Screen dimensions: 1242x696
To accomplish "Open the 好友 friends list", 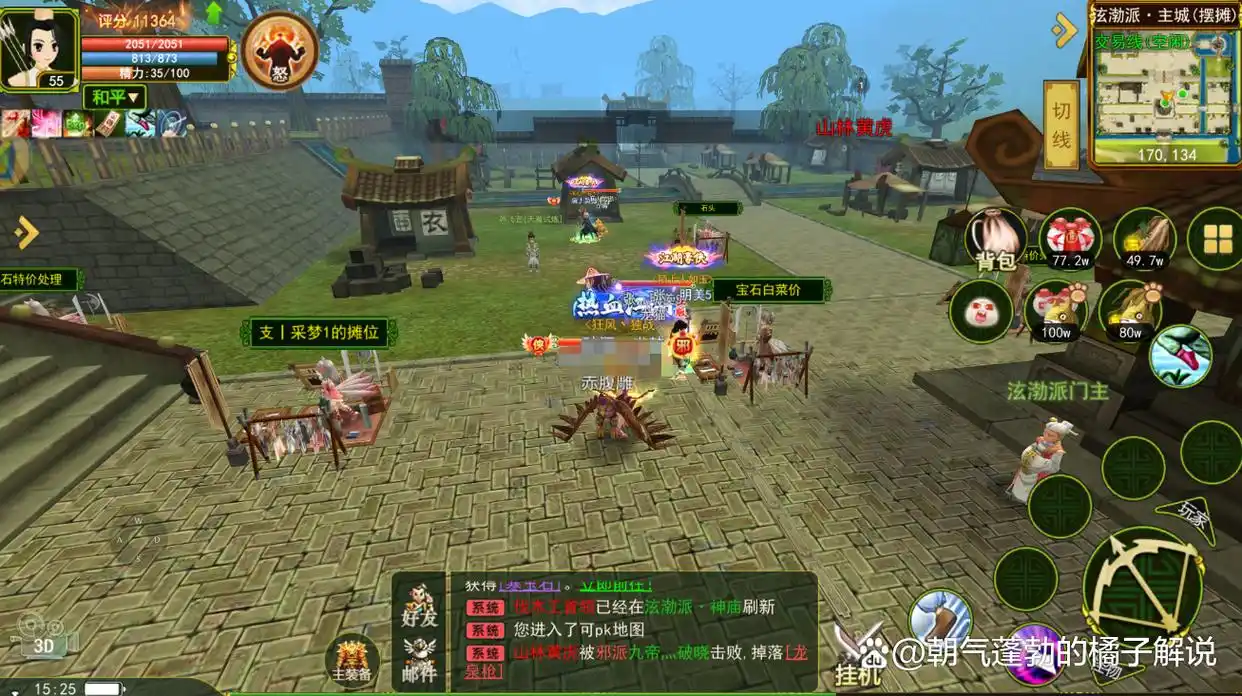I will coord(422,603).
